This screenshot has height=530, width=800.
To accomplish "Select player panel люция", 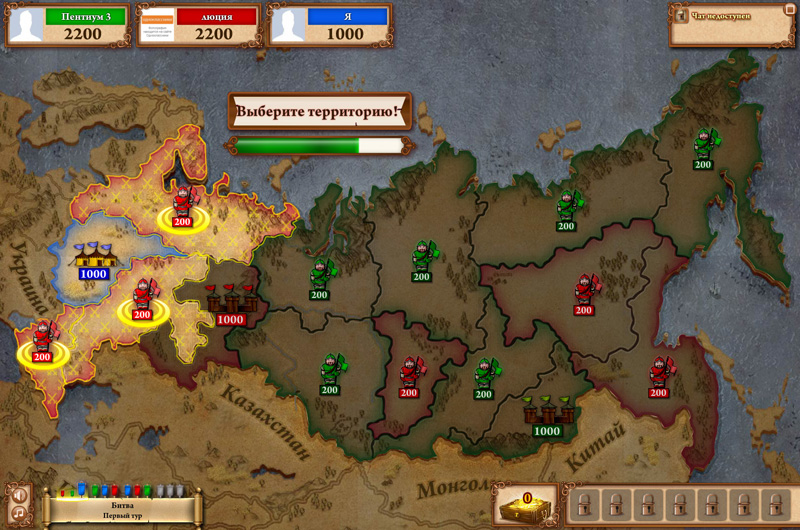I will (199, 25).
